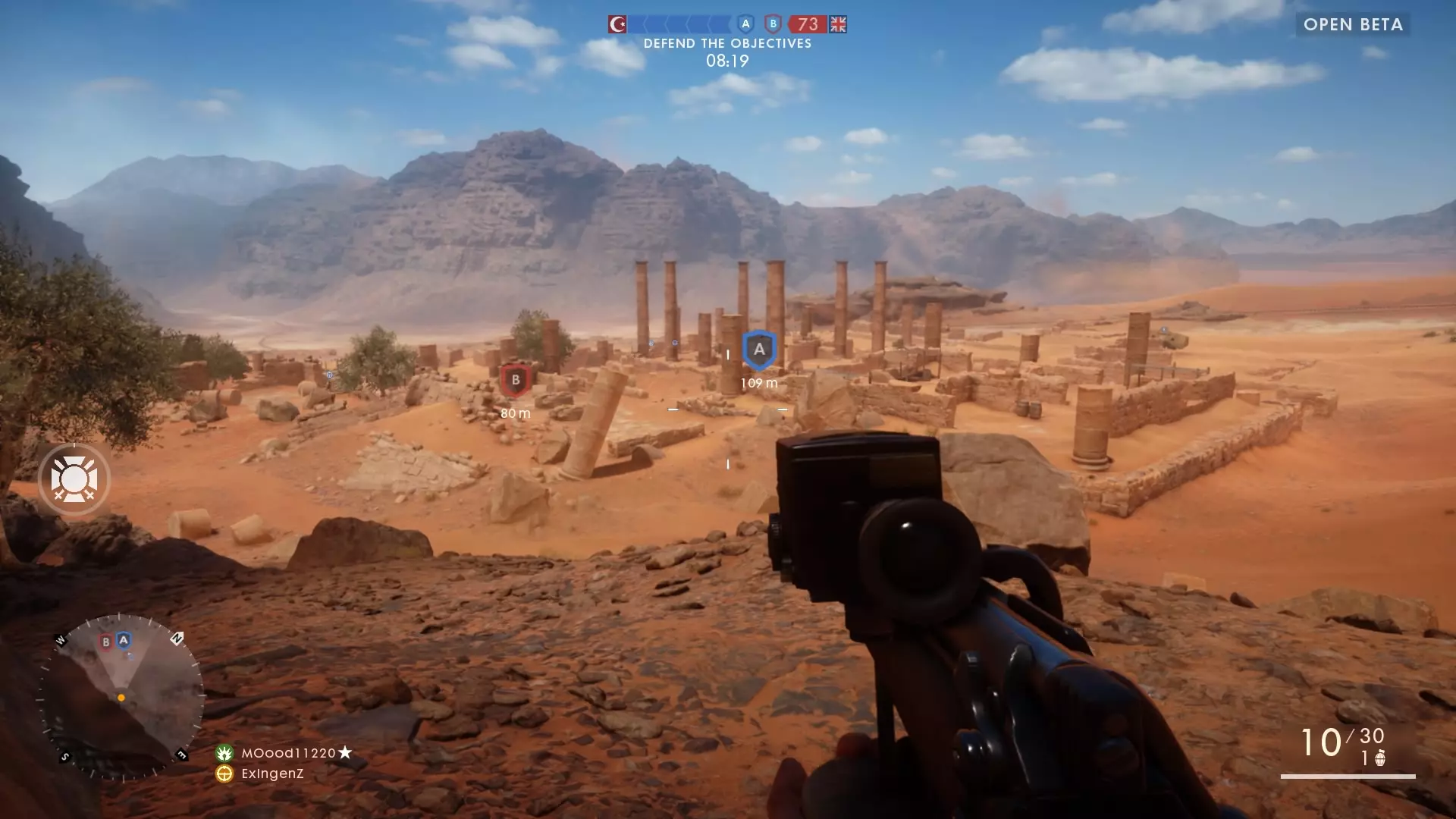Screen dimensions: 1456x819
Task: Click the British flag team icon
Action: click(x=838, y=24)
